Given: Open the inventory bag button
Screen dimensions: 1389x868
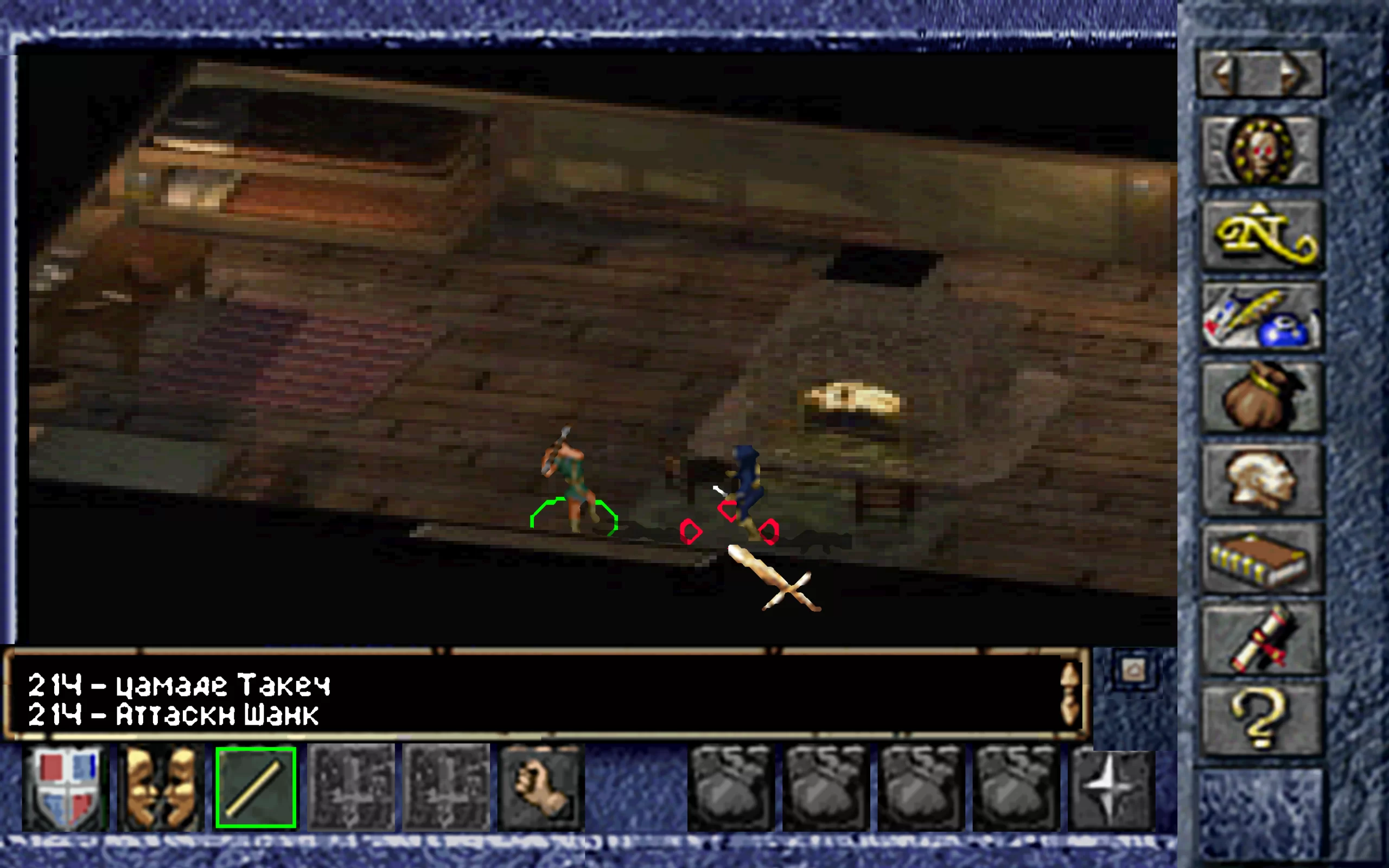Looking at the screenshot, I should [x=1261, y=397].
